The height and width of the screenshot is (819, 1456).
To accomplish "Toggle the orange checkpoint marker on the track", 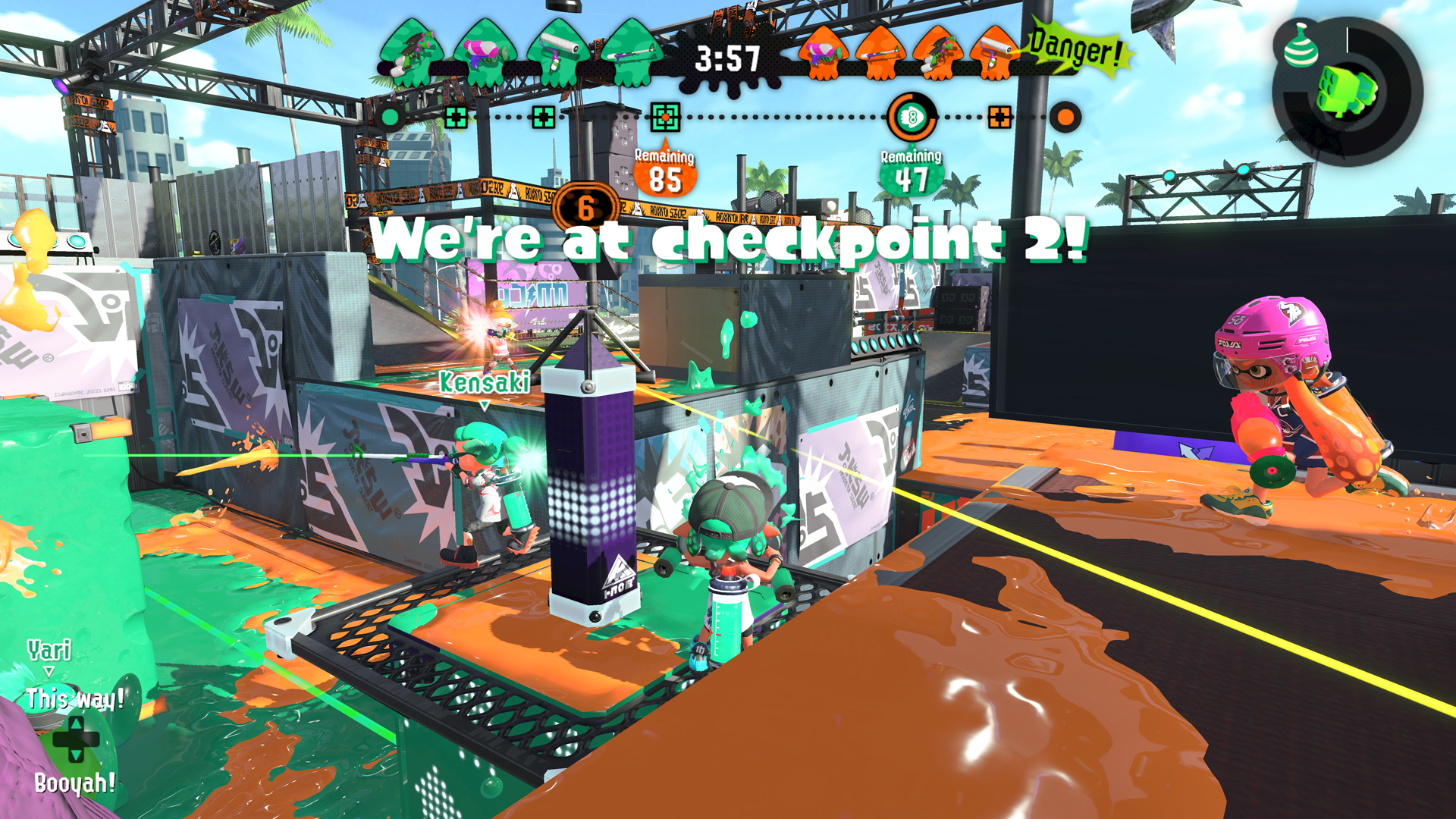I will pos(1001,118).
